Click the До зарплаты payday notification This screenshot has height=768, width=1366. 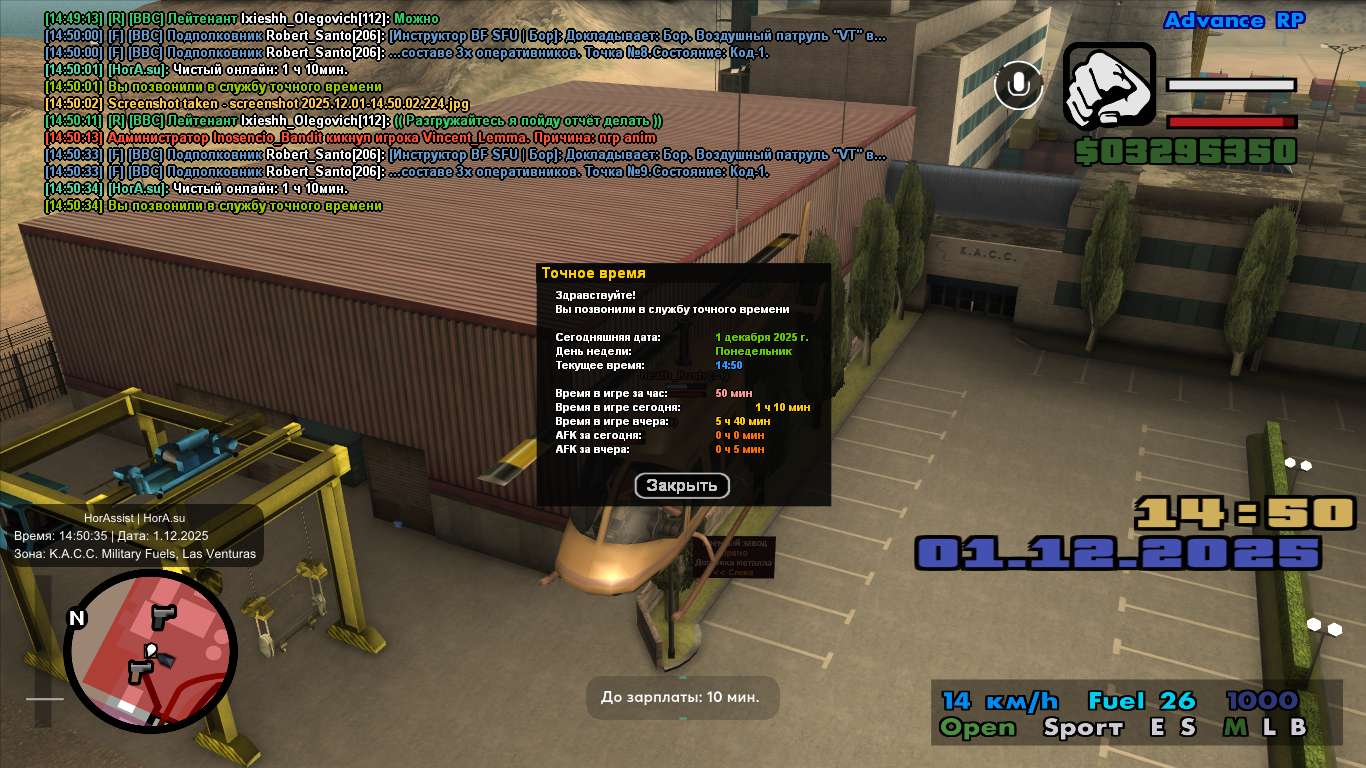(682, 697)
